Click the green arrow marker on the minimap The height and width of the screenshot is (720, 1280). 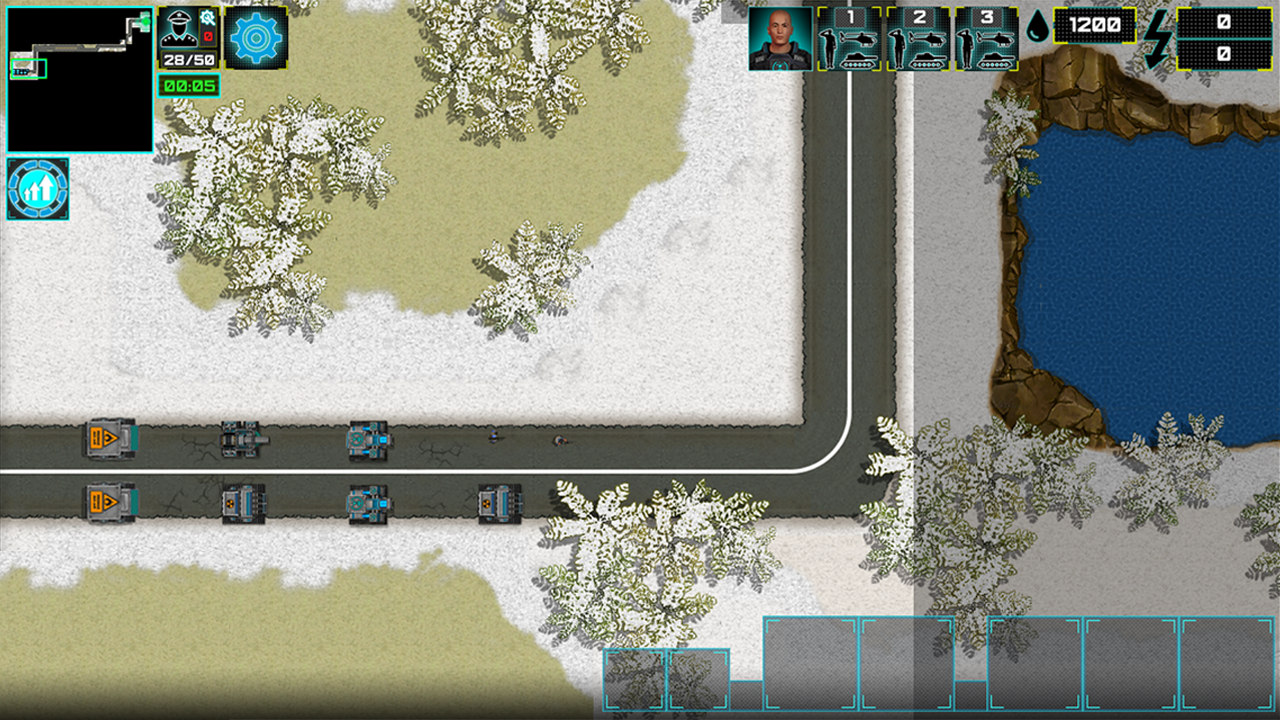pyautogui.click(x=146, y=22)
